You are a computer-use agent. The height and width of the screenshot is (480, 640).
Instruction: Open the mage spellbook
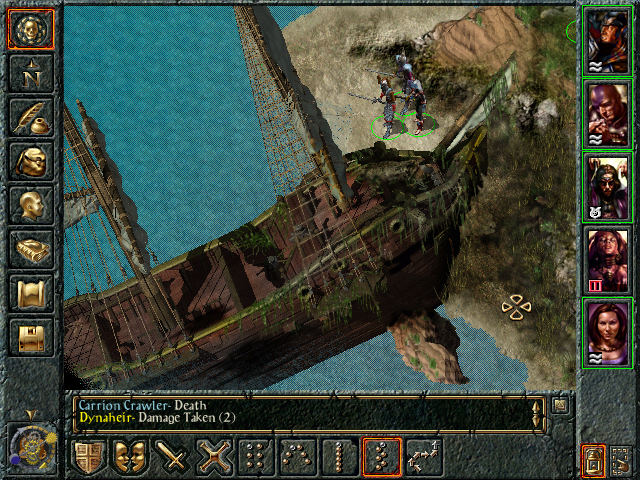pos(31,249)
